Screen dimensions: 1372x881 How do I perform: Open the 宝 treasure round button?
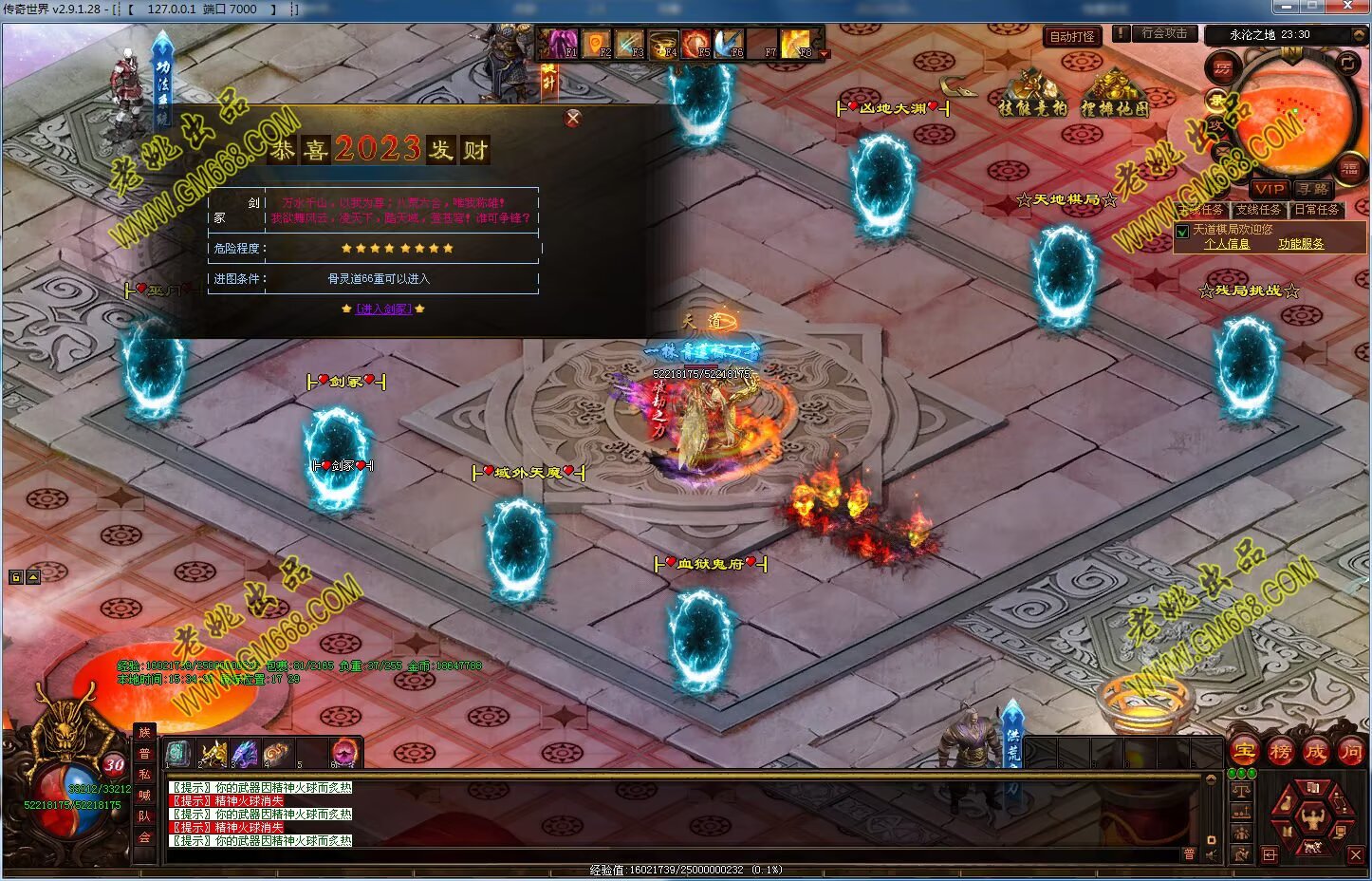1243,752
